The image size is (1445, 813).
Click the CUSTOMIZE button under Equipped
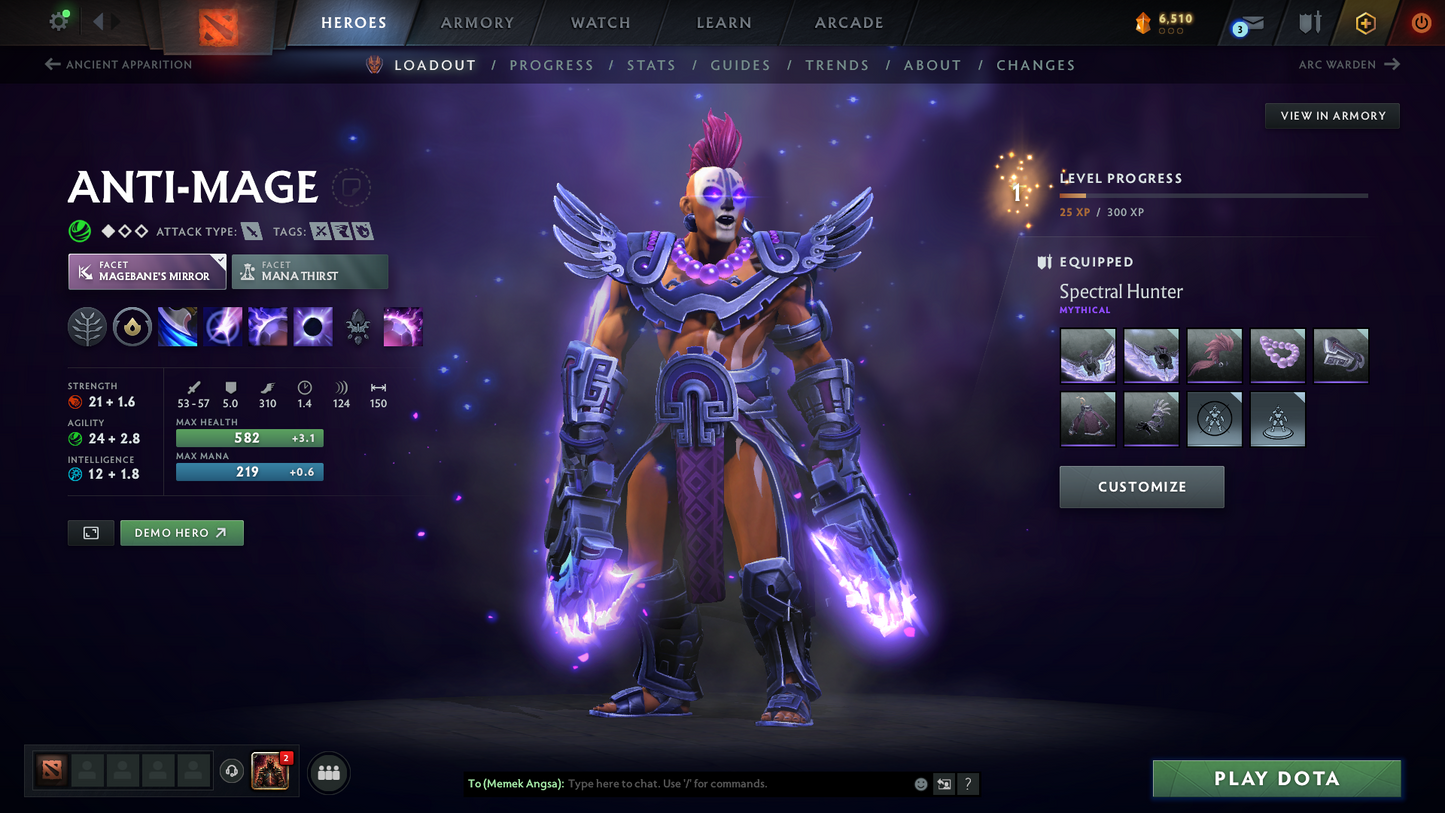[1141, 487]
